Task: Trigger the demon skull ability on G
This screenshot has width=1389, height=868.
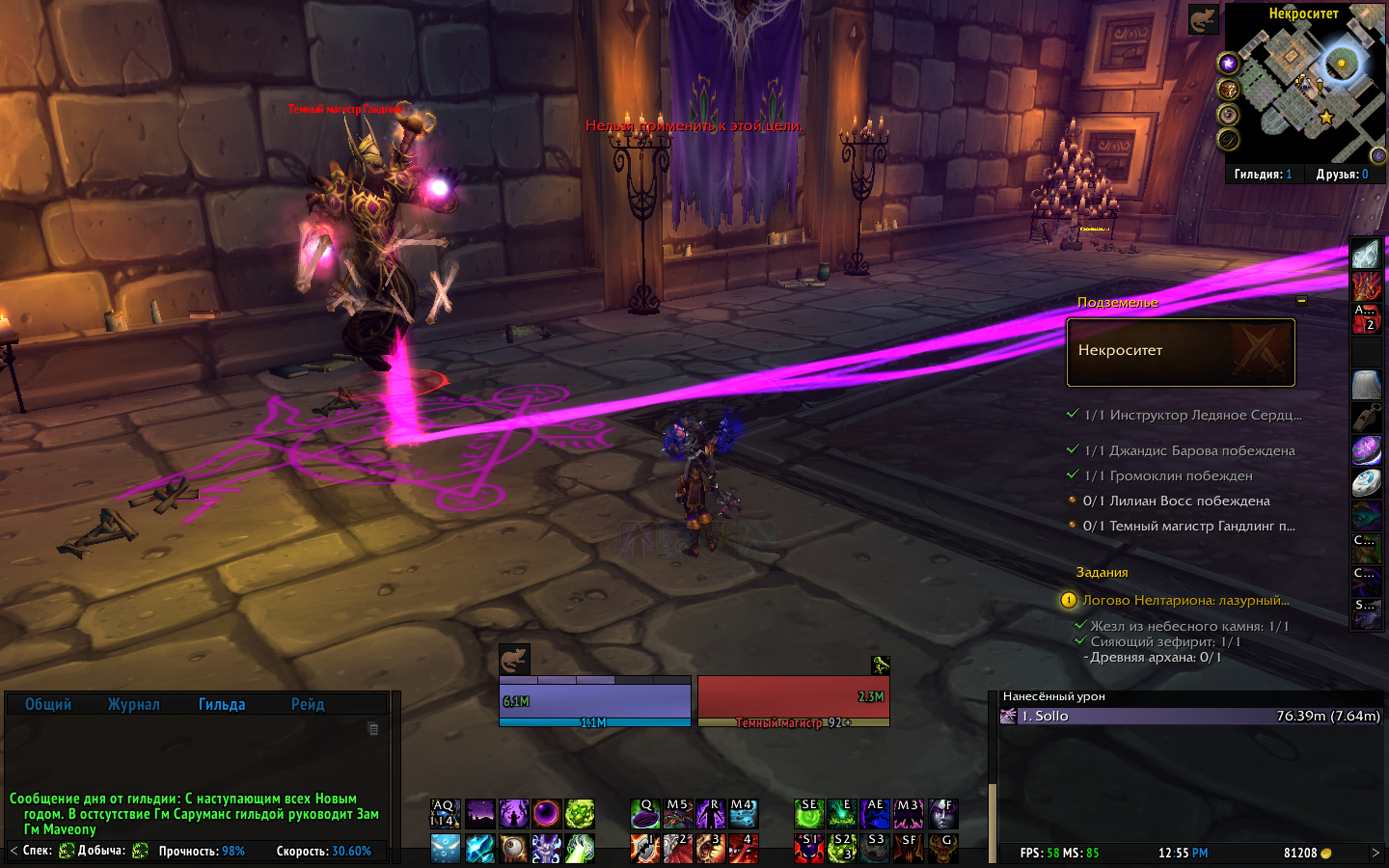Action: click(942, 848)
